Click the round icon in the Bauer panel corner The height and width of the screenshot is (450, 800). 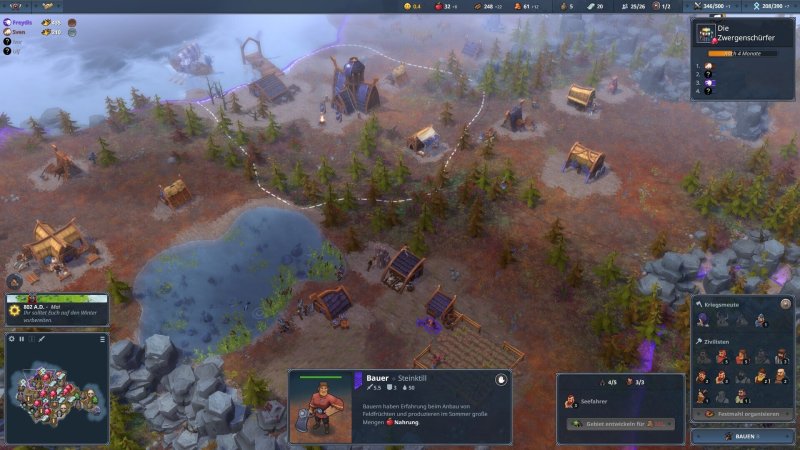tap(500, 381)
